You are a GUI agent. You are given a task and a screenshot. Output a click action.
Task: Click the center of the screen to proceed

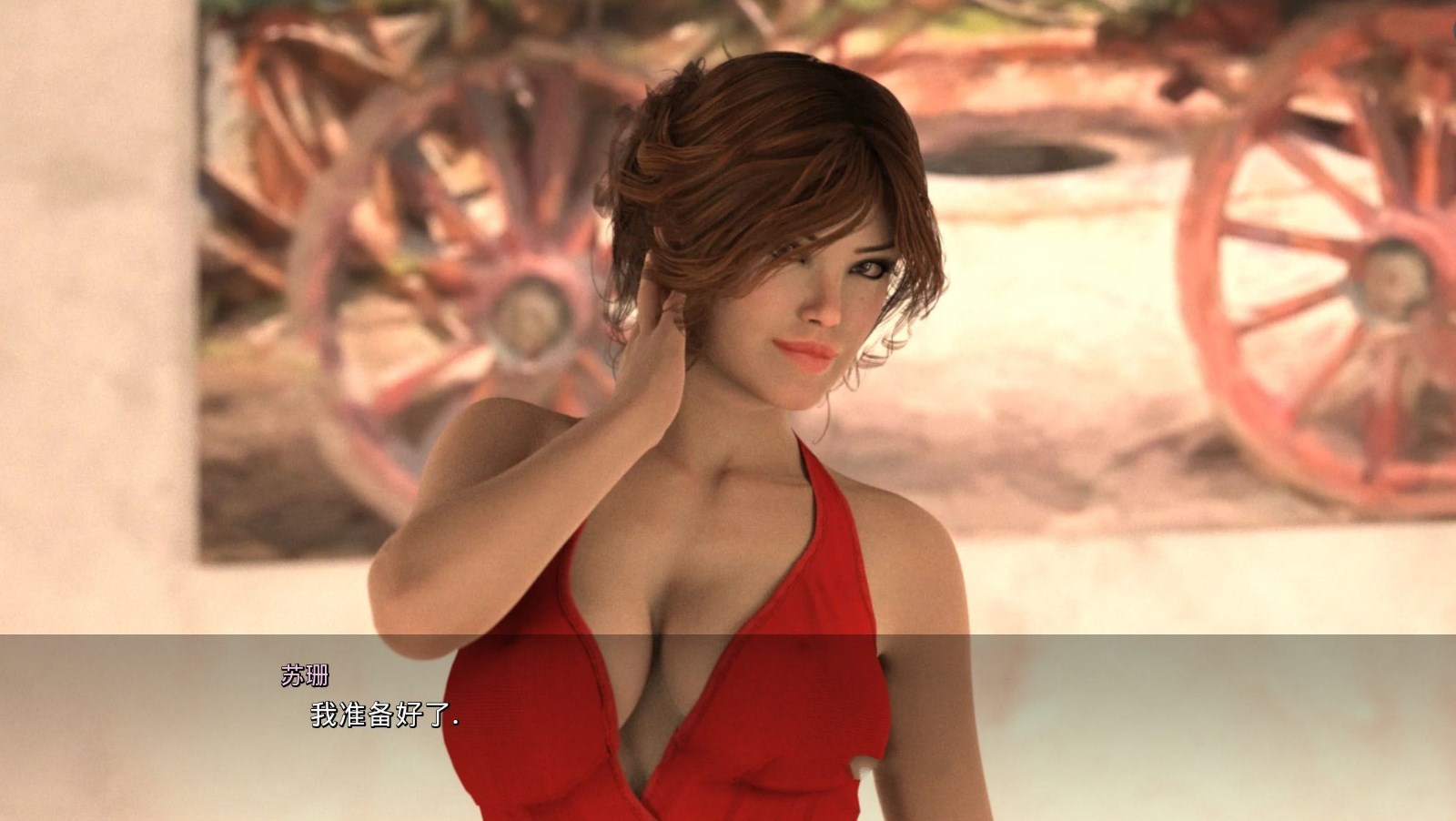(x=728, y=410)
